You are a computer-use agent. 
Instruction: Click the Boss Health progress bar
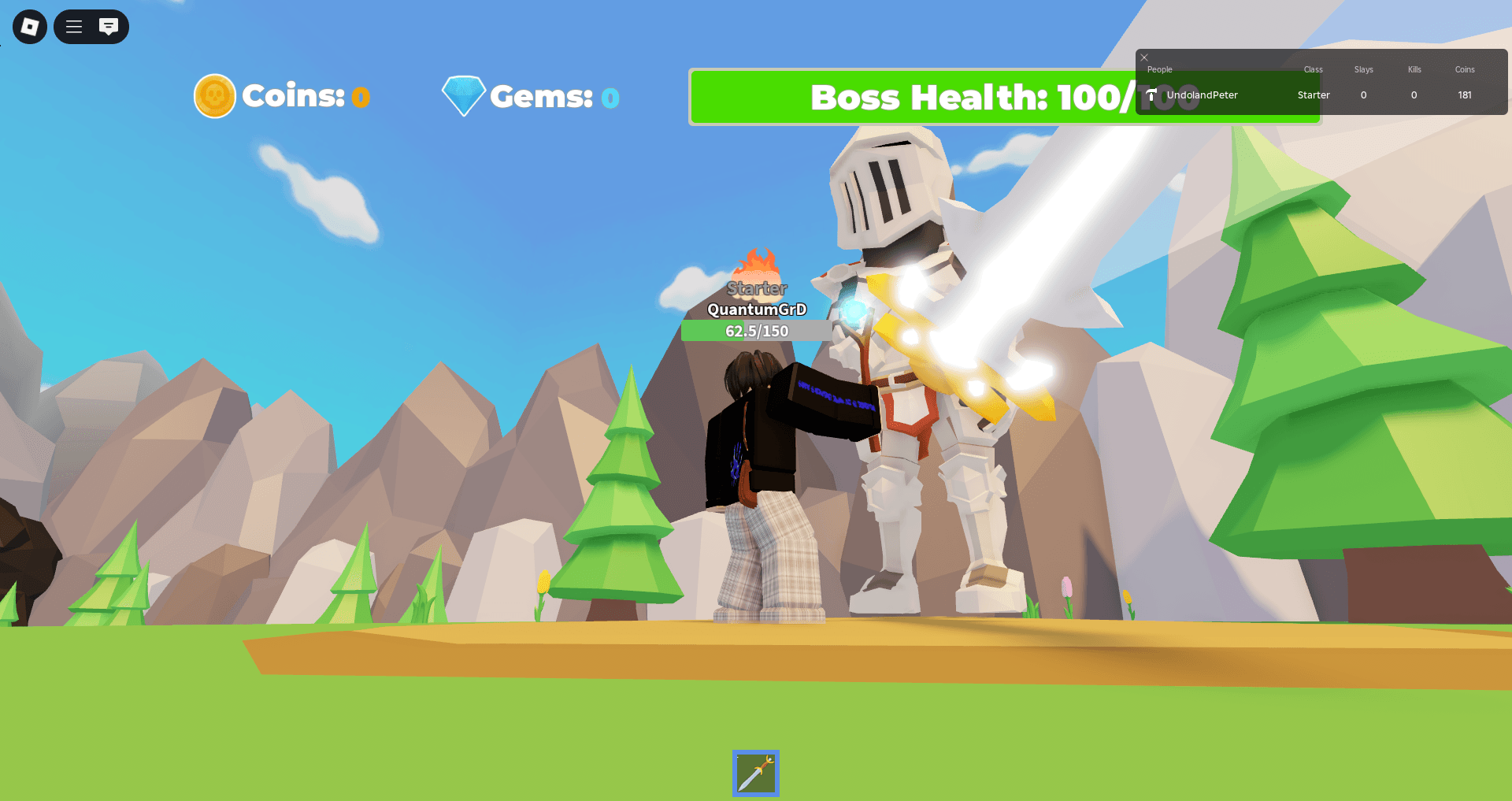pos(1004,96)
